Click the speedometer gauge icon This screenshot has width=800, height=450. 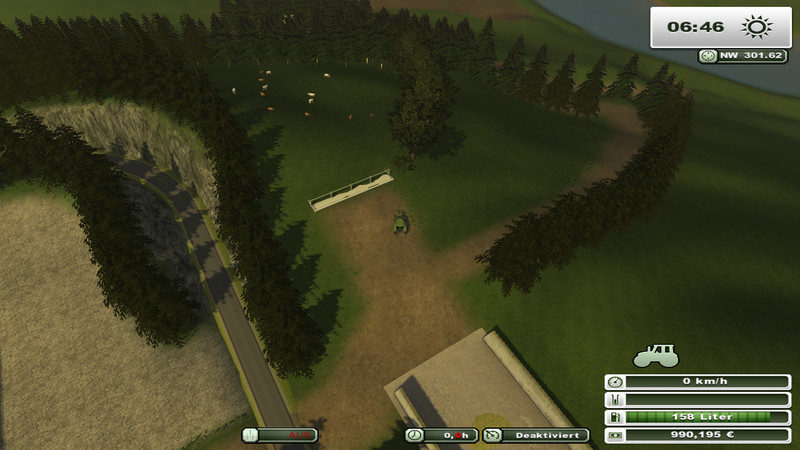(x=614, y=381)
